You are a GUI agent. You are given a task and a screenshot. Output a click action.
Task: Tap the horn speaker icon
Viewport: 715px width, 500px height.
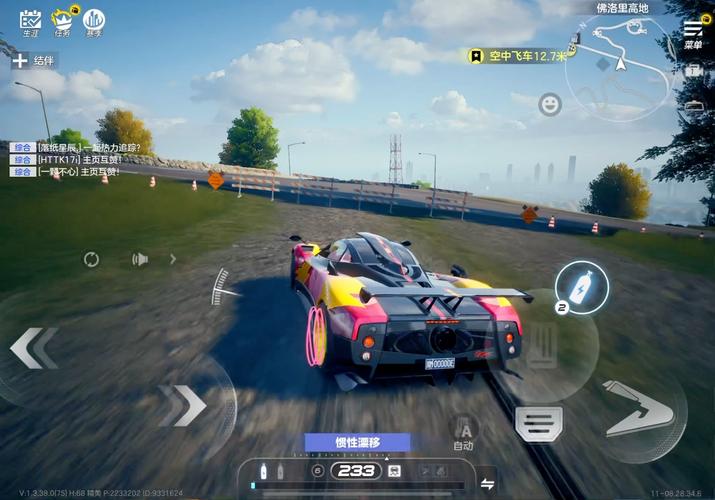[x=140, y=260]
